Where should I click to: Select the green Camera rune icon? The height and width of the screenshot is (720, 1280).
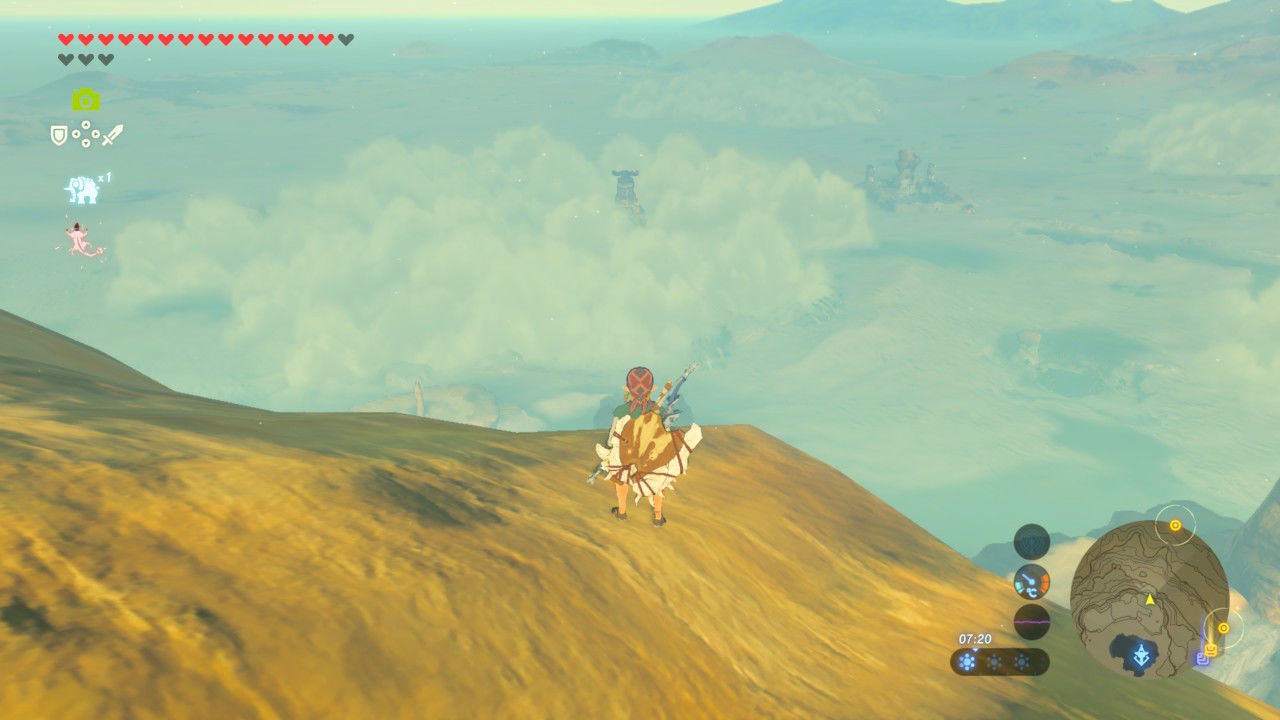[x=86, y=99]
